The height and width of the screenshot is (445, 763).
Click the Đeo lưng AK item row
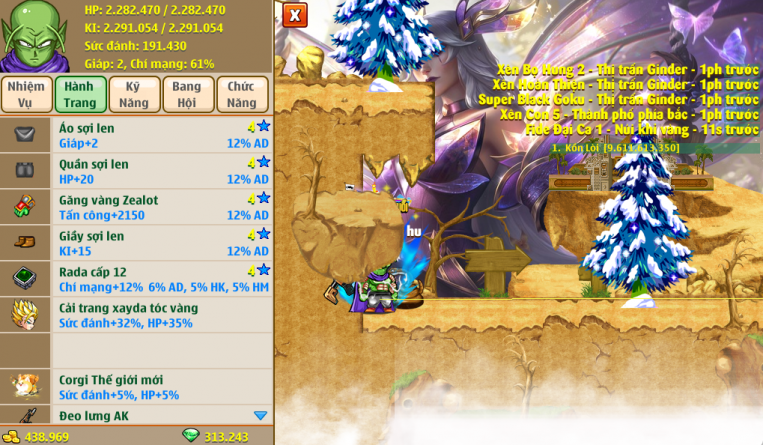click(150, 415)
